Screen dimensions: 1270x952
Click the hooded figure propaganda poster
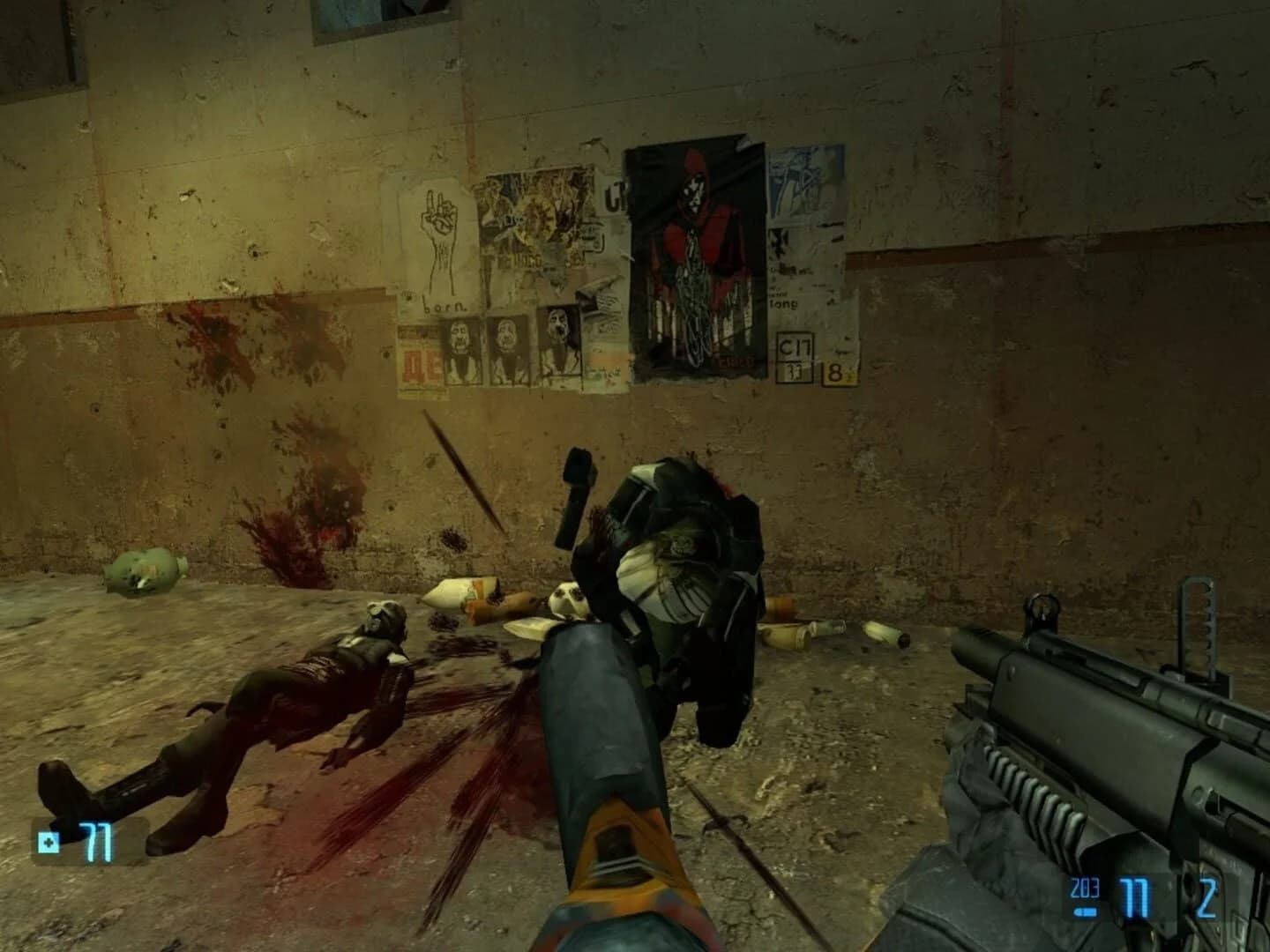tap(694, 256)
